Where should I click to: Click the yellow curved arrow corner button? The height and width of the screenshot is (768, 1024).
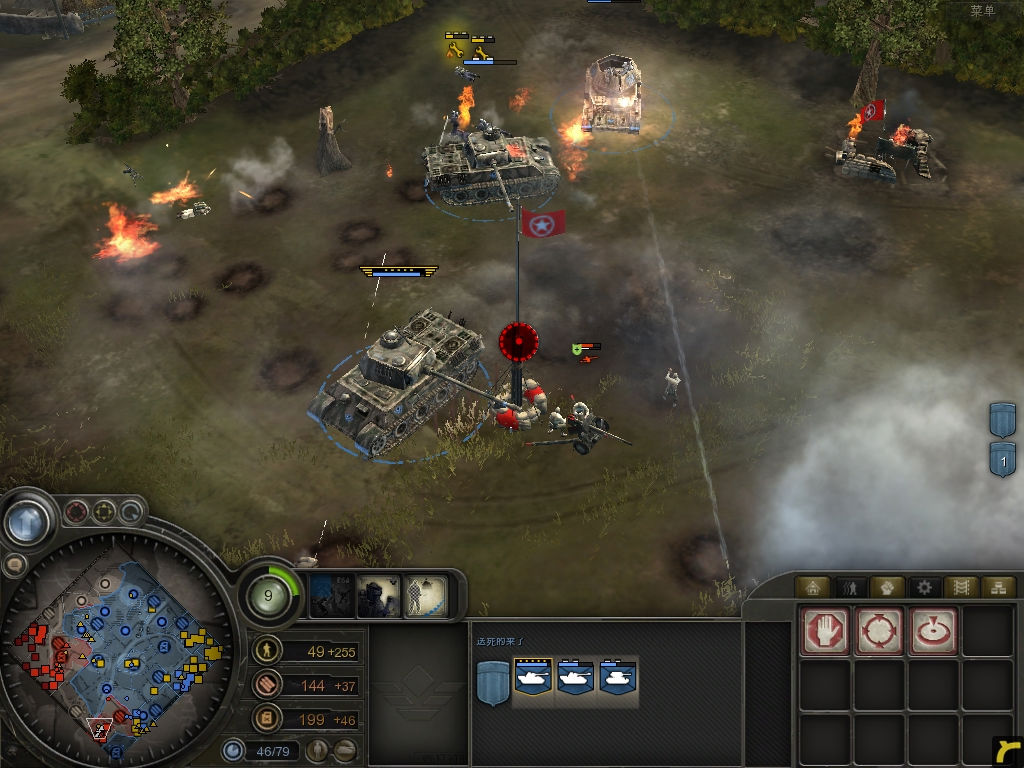pyautogui.click(x=1008, y=751)
